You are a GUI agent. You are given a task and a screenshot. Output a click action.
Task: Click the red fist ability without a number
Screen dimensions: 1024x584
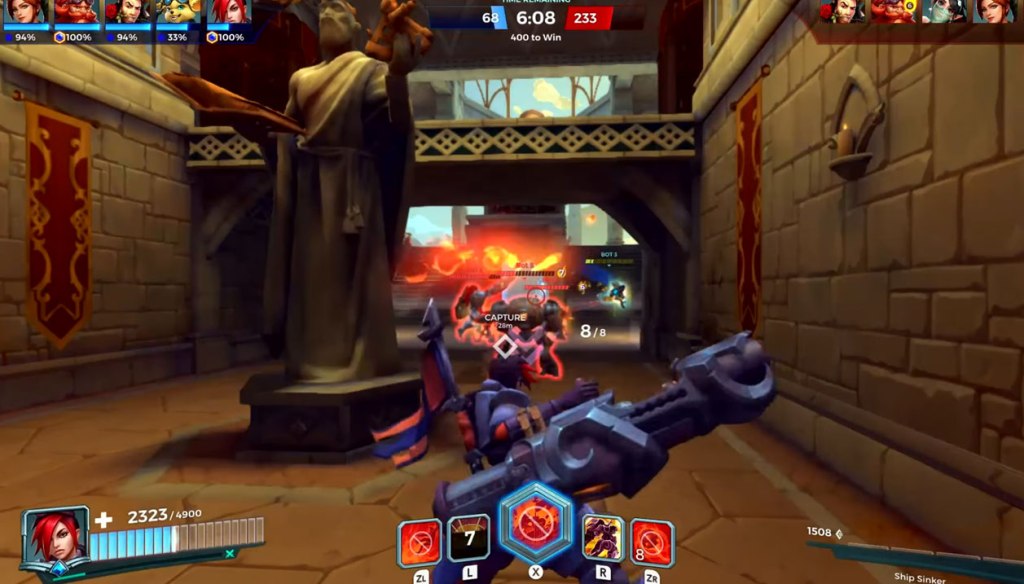coord(420,543)
